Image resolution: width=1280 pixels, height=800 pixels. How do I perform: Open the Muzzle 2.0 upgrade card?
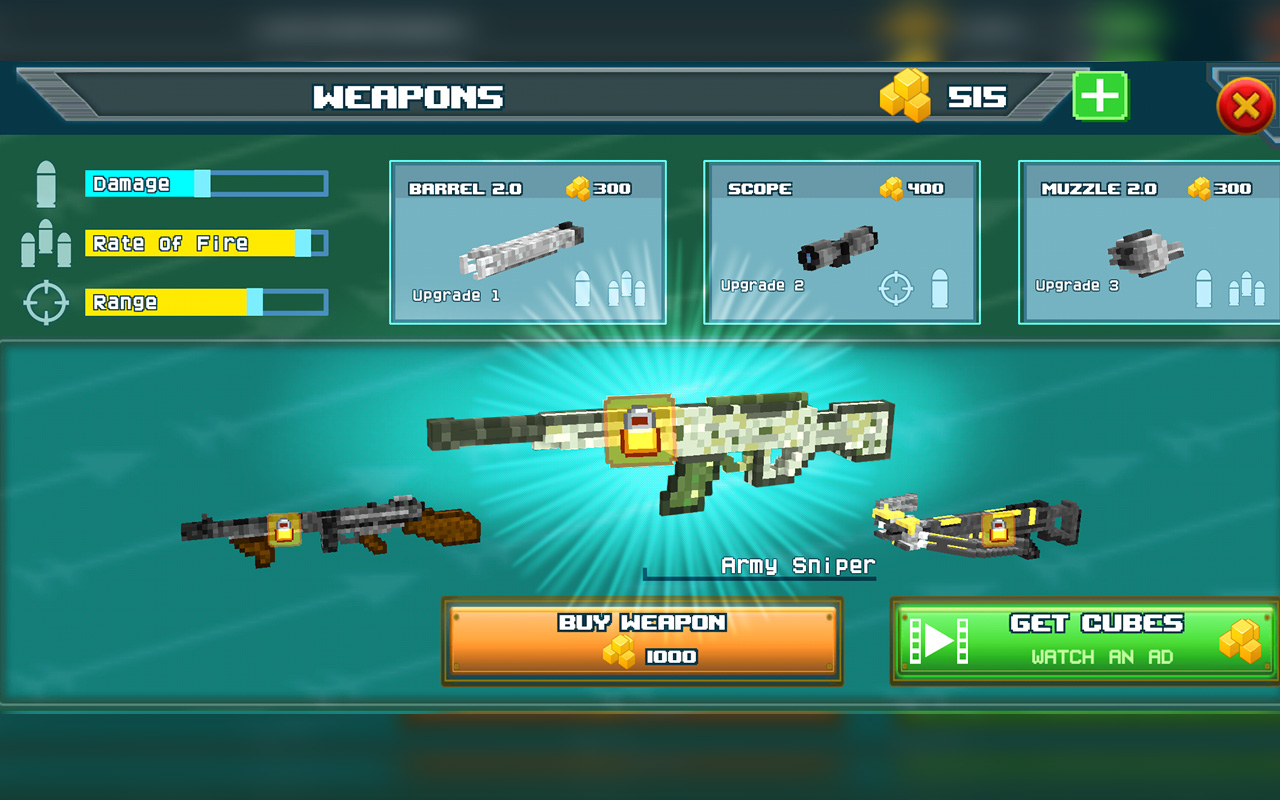pos(1148,240)
